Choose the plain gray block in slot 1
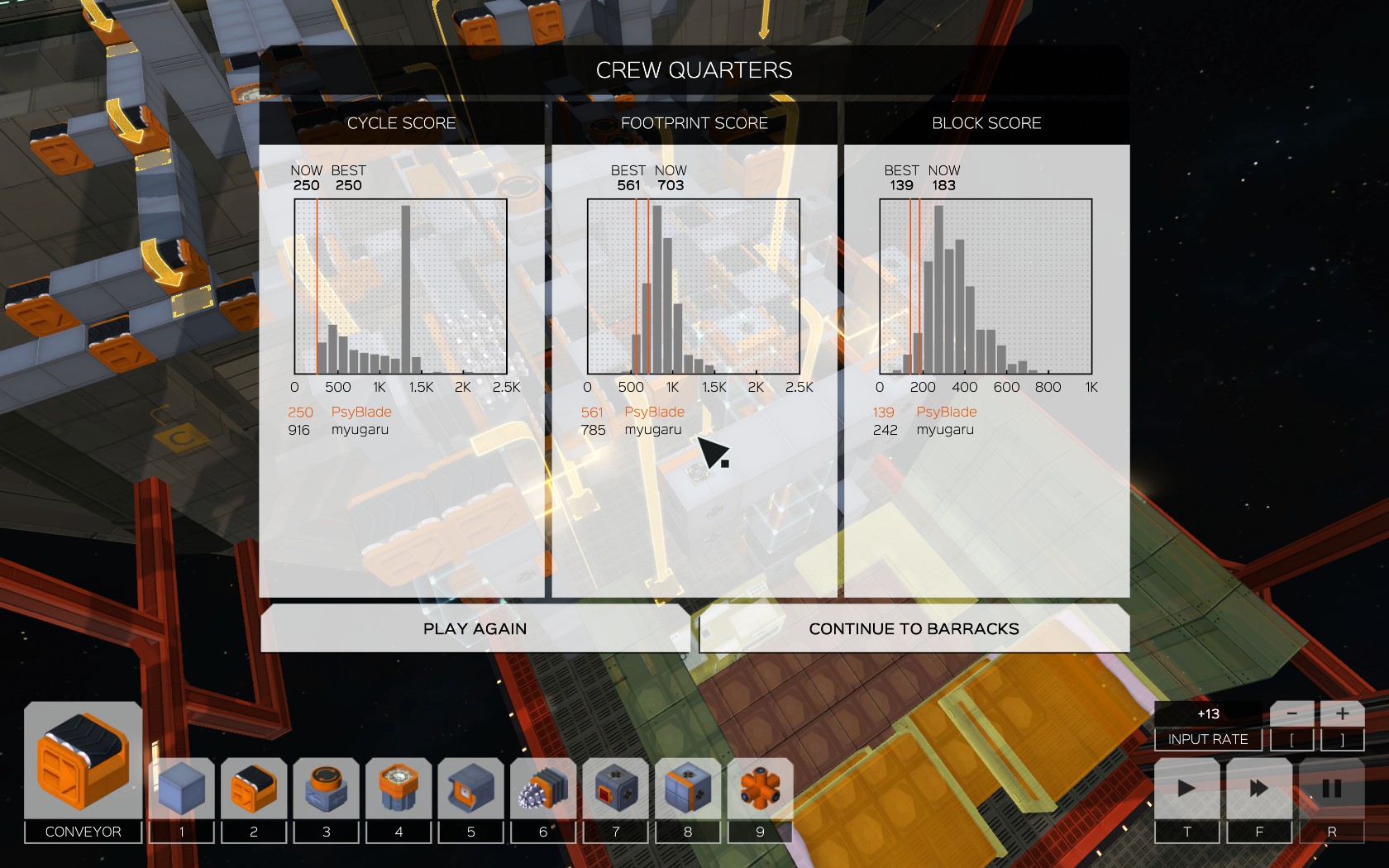The image size is (1389, 868). [x=181, y=788]
